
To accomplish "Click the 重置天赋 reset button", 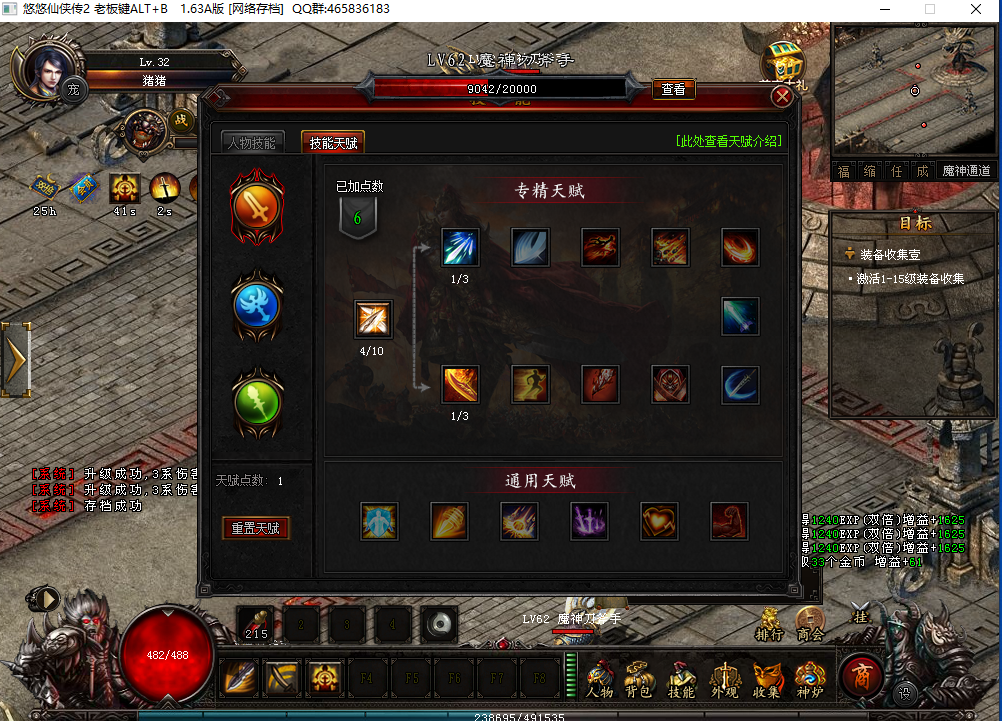I will point(255,528).
